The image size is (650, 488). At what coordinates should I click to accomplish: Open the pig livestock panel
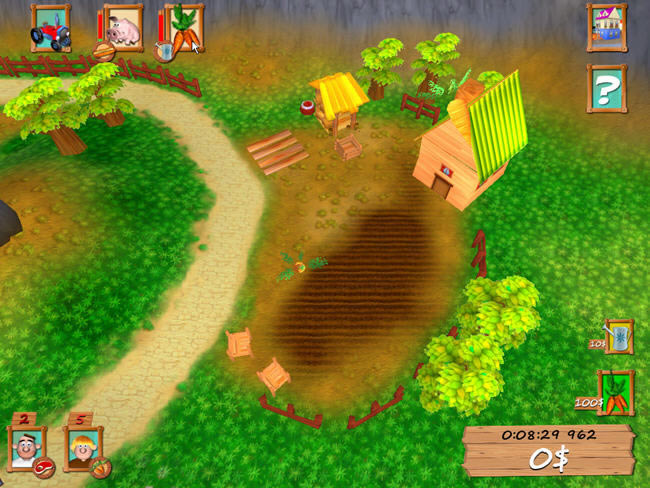click(123, 28)
